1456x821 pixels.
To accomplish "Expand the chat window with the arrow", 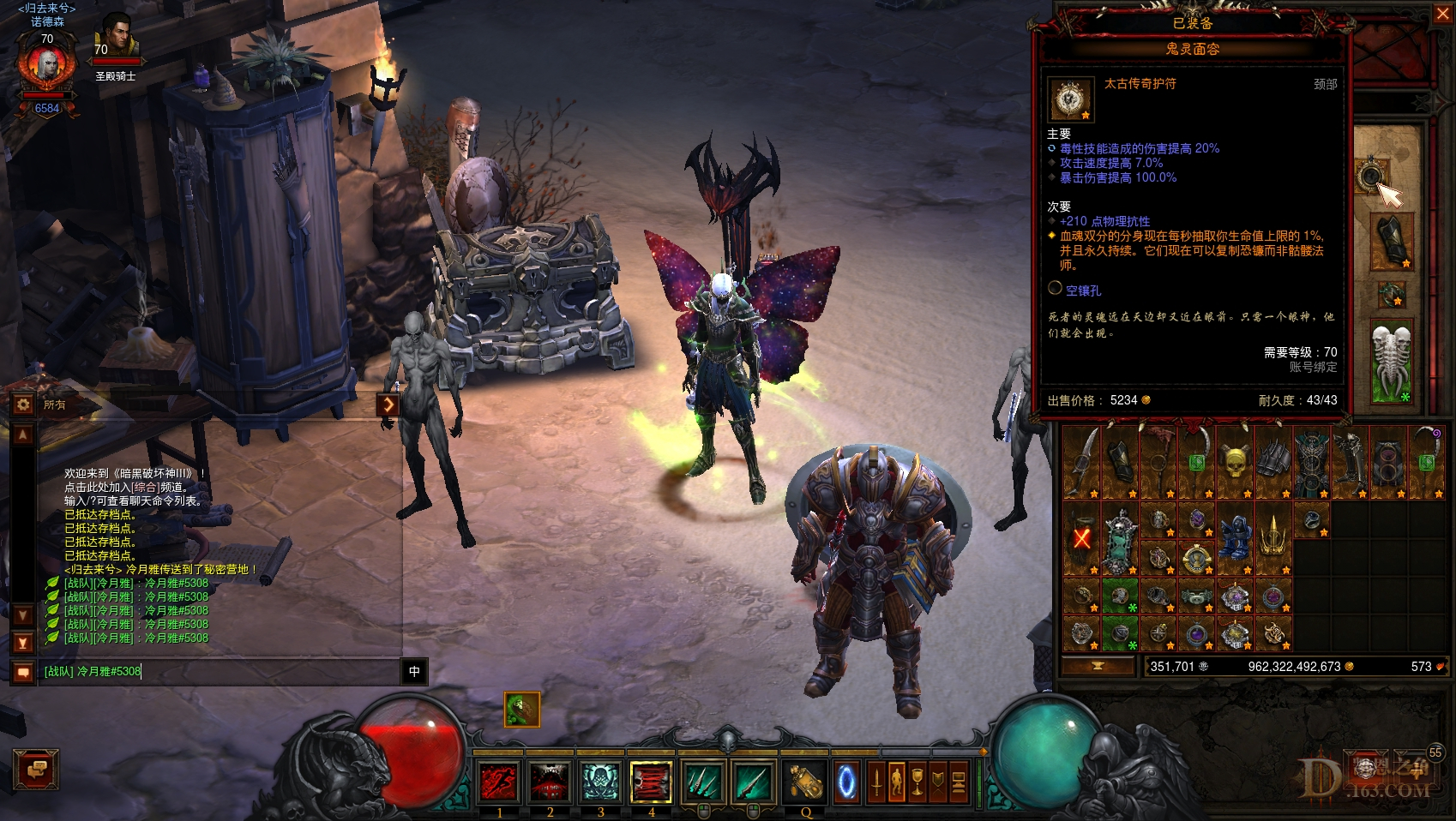I will [388, 404].
